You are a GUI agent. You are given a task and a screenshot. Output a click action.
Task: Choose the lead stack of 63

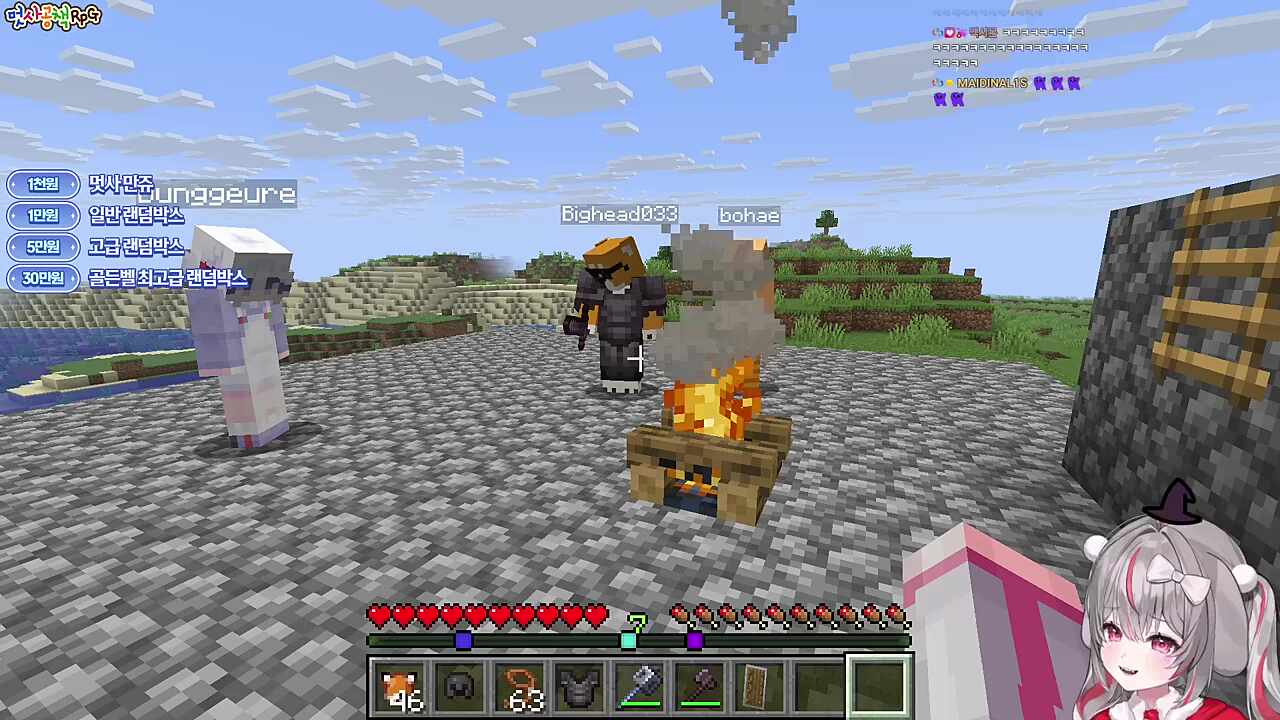[x=520, y=687]
